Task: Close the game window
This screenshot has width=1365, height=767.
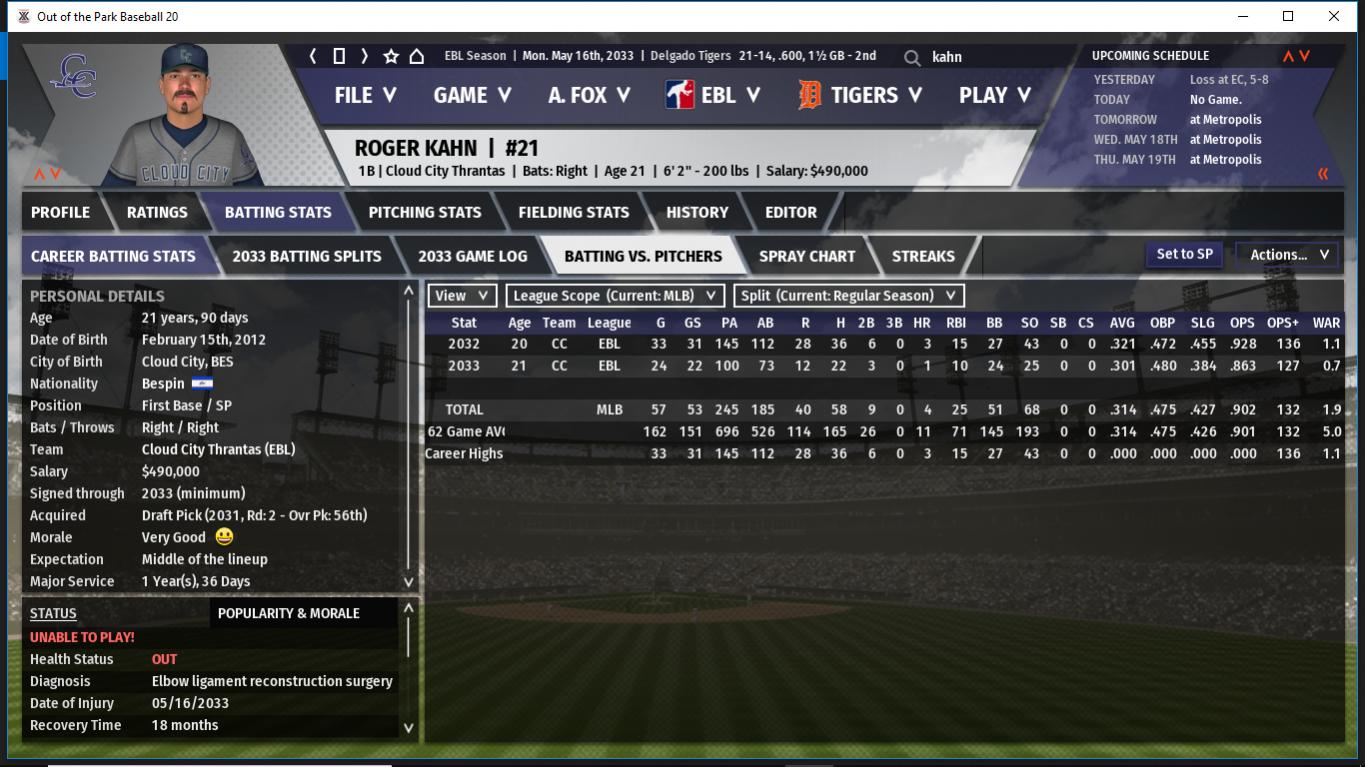Action: 1333,16
